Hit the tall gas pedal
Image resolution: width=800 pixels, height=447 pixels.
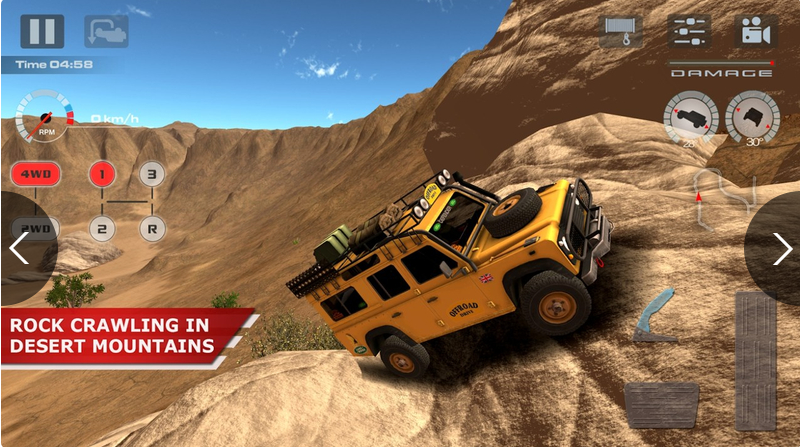pyautogui.click(x=755, y=360)
